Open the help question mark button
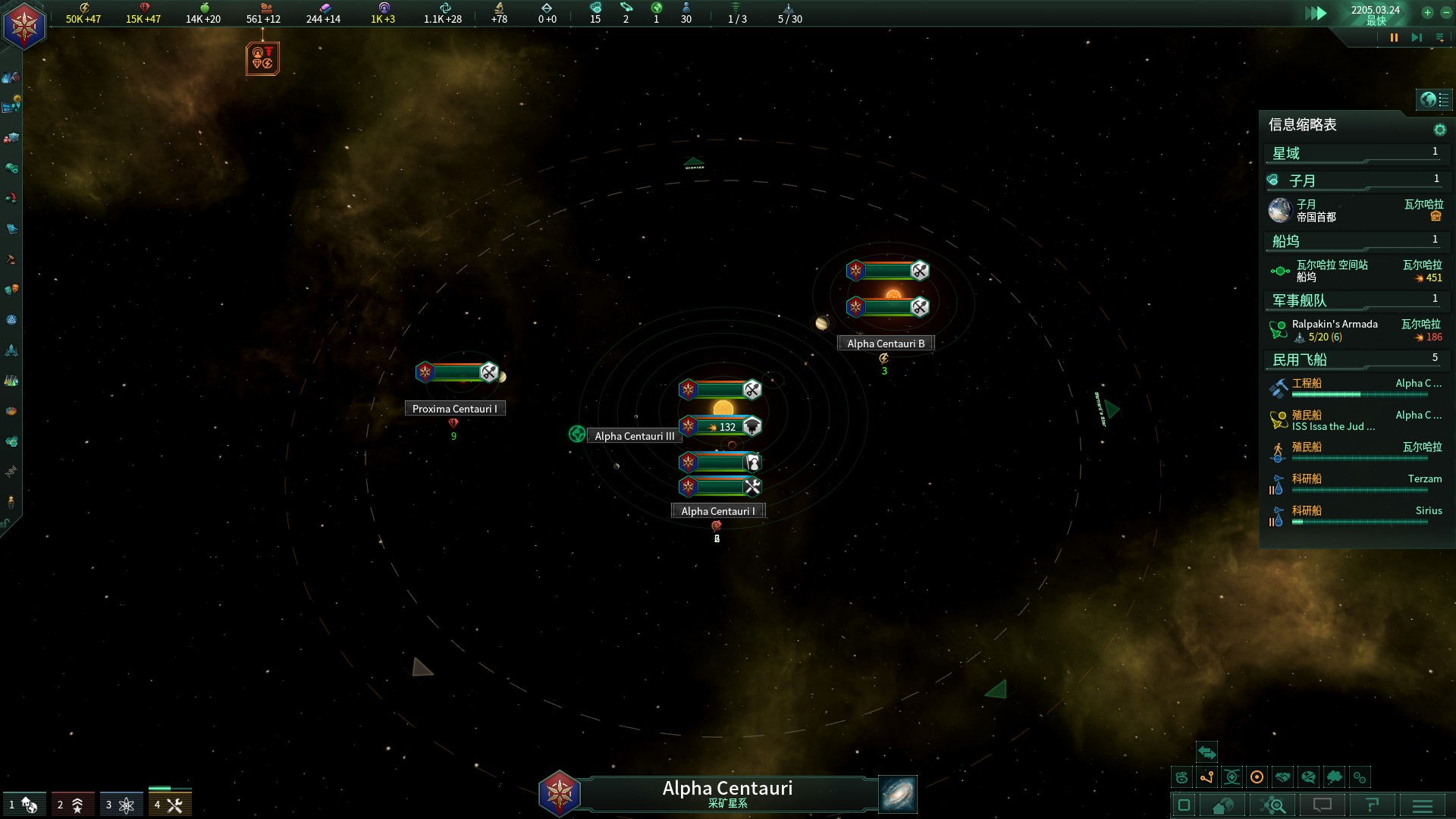Viewport: 1456px width, 819px height. click(1372, 805)
